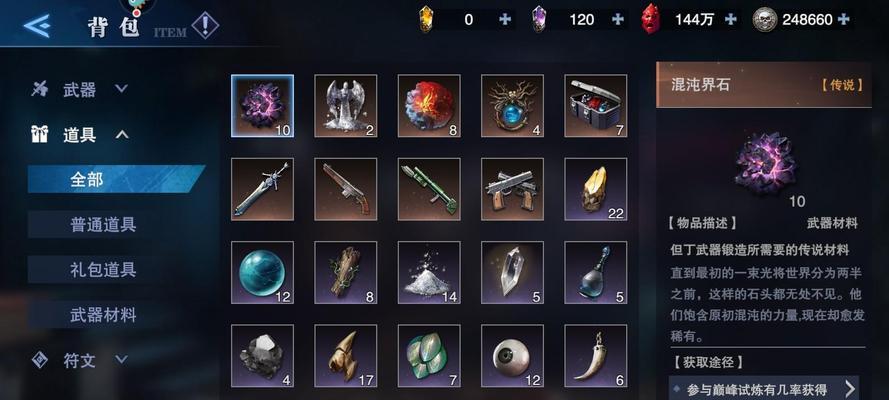The height and width of the screenshot is (400, 889).
Task: Choose the treasure chest item slot
Action: pos(595,105)
